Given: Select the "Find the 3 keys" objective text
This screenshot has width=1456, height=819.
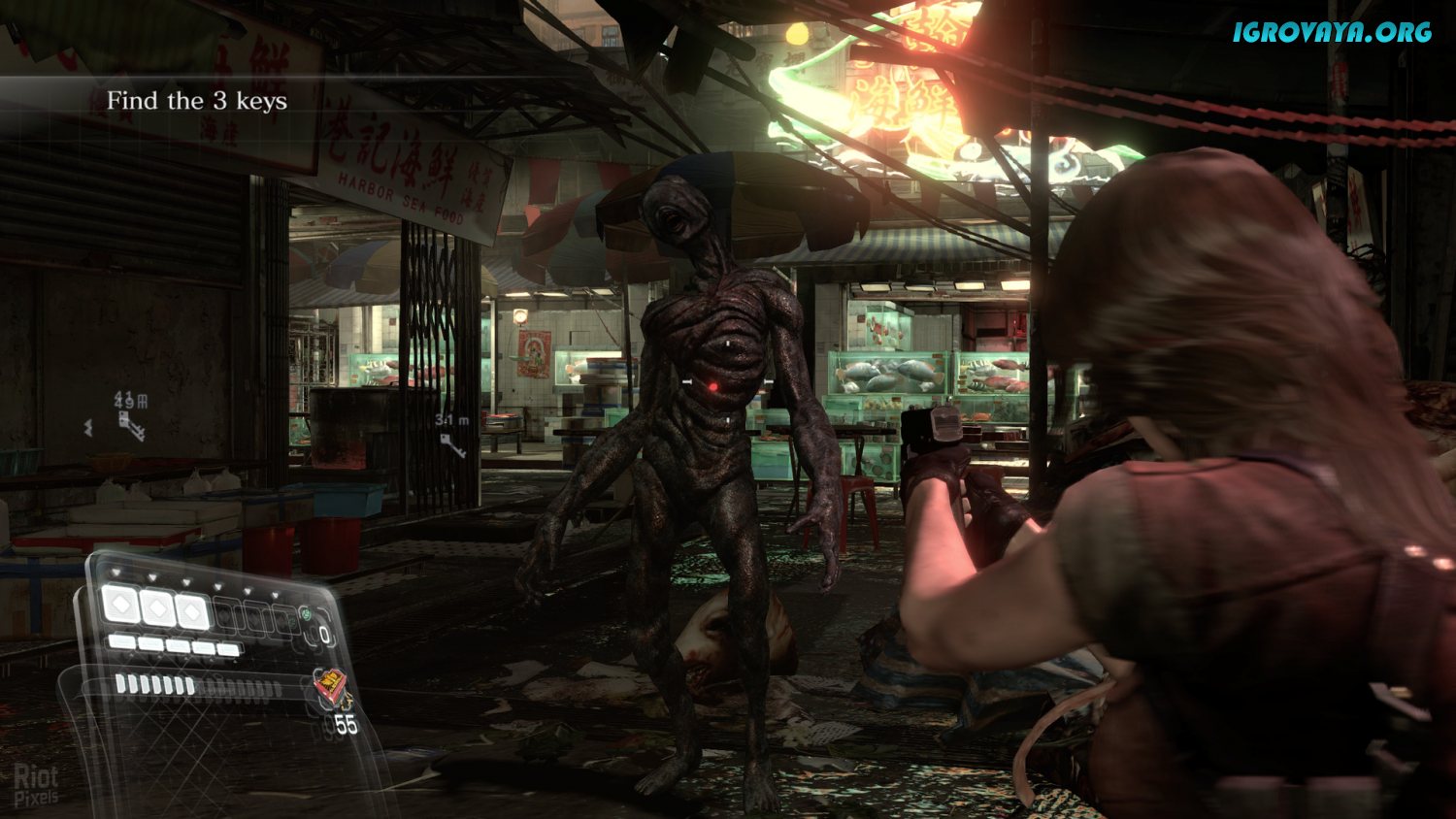Looking at the screenshot, I should pyautogui.click(x=197, y=101).
